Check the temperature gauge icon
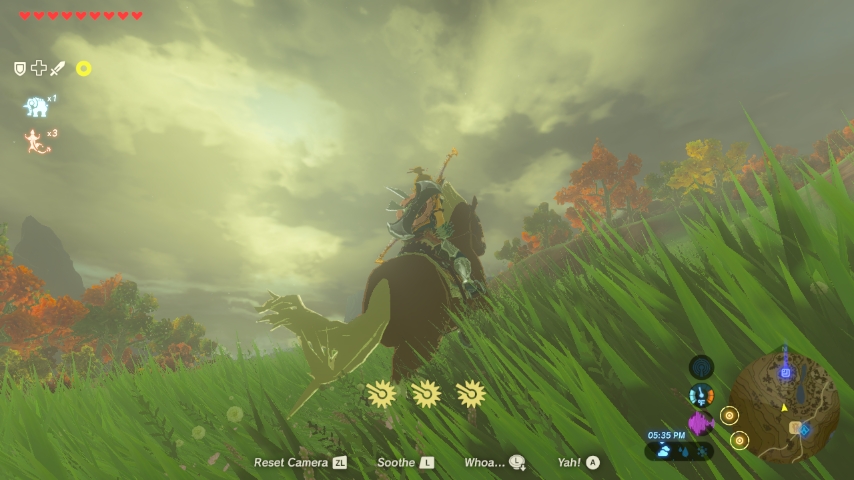Viewport: 854px width, 480px height. click(702, 395)
